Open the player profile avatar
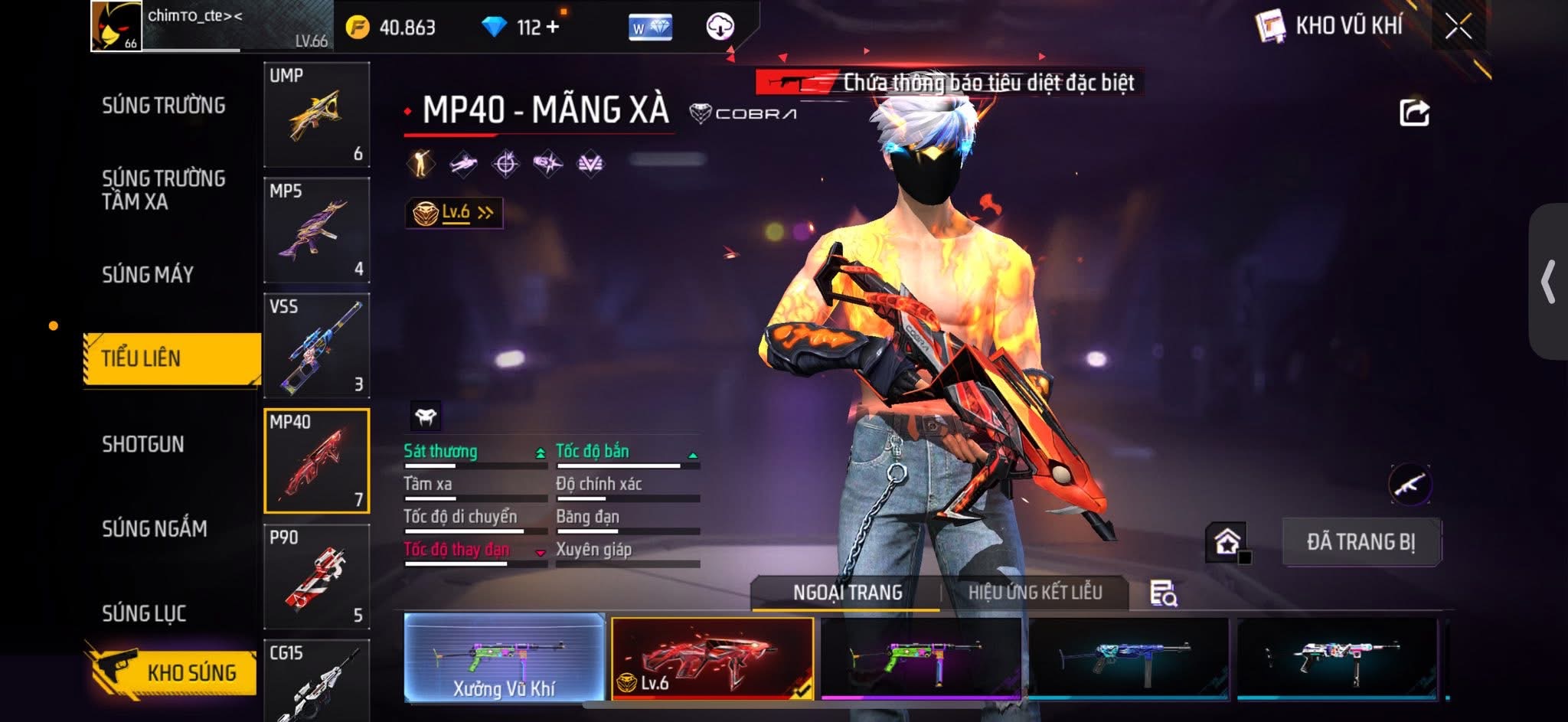Screen dimensions: 1568x722 116,26
